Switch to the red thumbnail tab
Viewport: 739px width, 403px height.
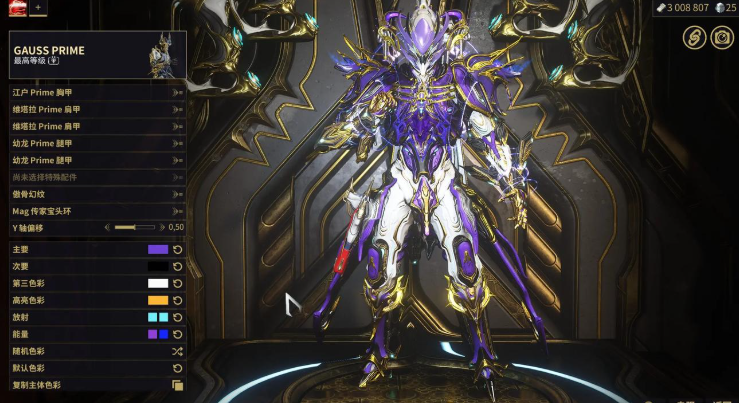16,7
